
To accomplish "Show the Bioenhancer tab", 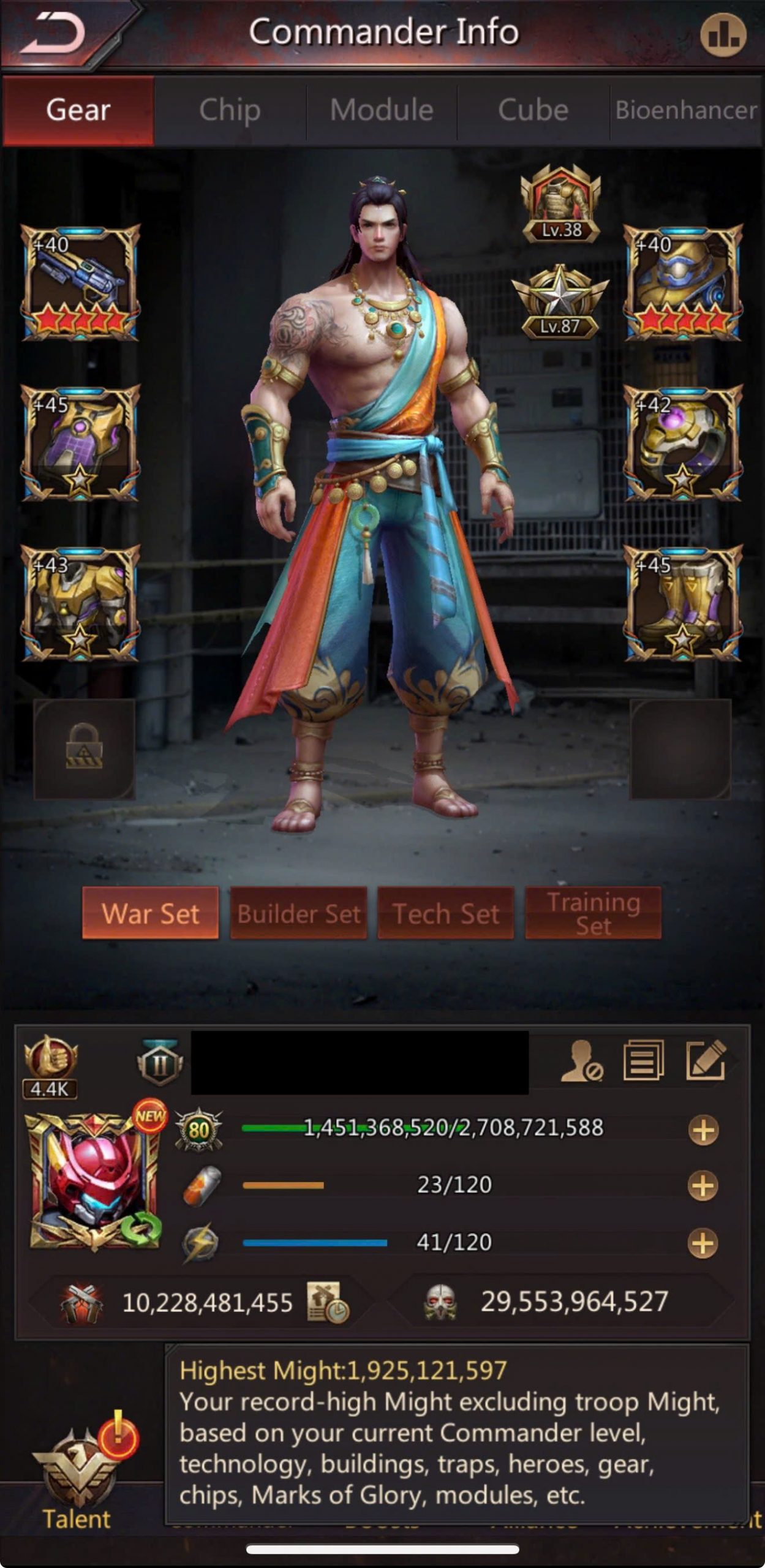I will pos(686,110).
